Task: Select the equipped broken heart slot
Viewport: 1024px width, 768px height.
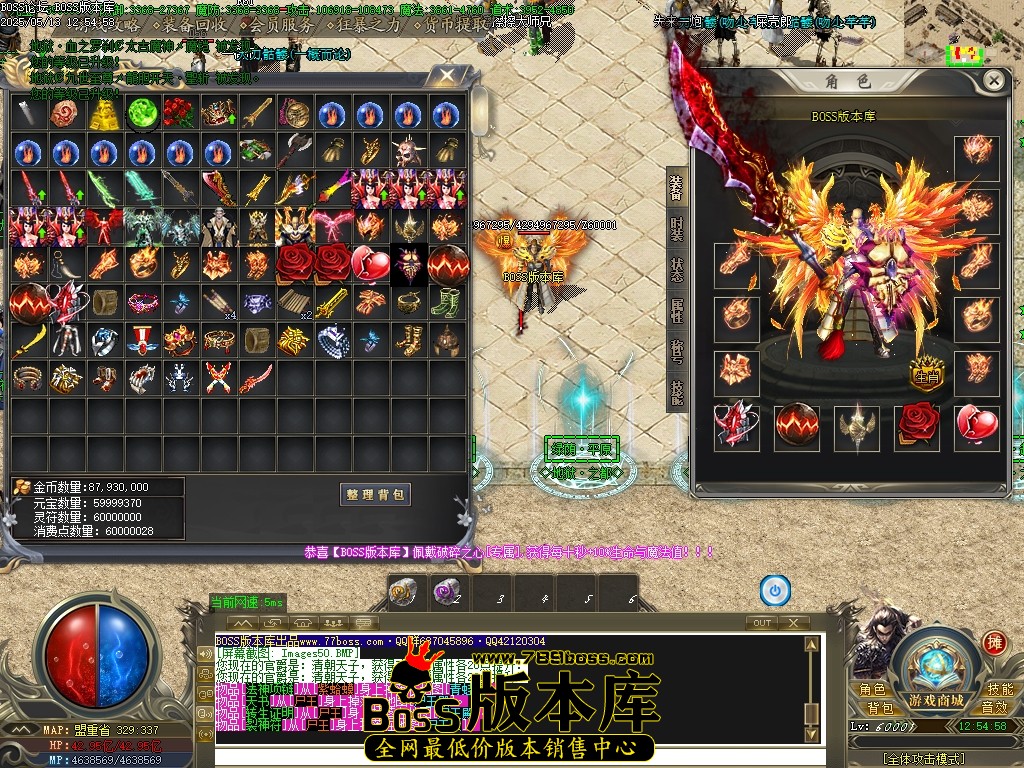Action: pos(977,426)
